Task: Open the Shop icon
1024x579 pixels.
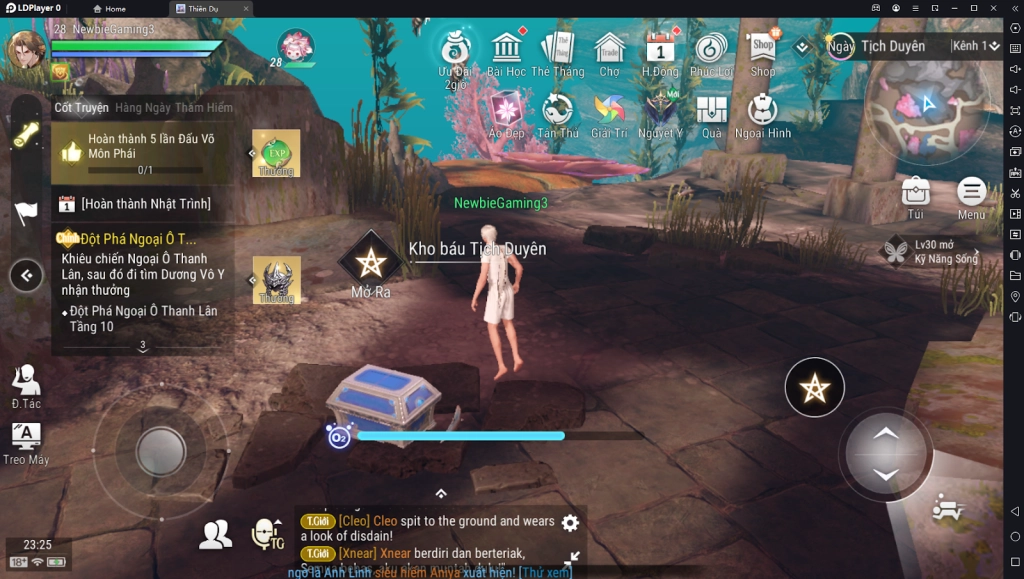Action: [x=763, y=50]
